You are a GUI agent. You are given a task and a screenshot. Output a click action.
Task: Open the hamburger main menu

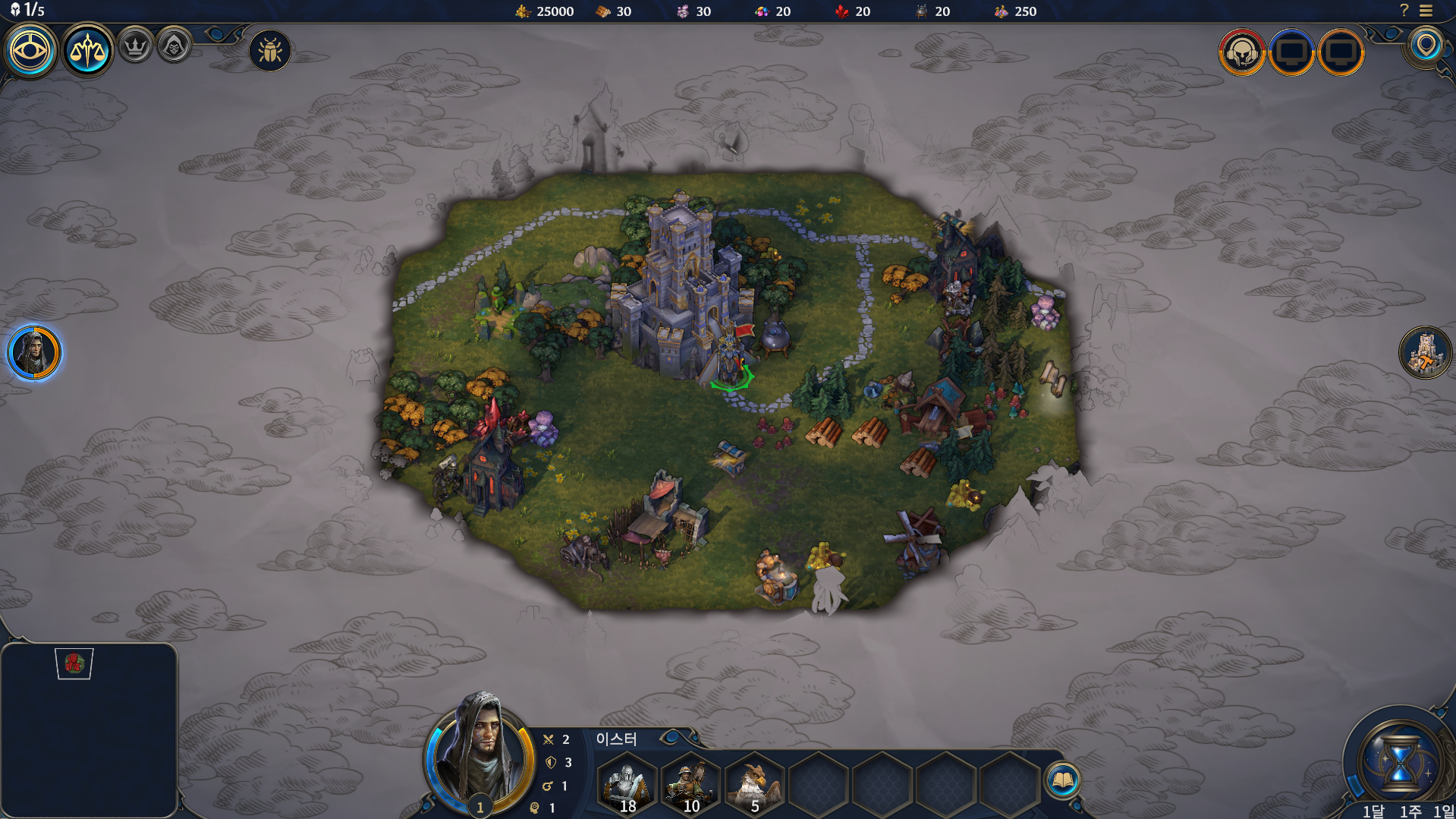(x=1426, y=11)
